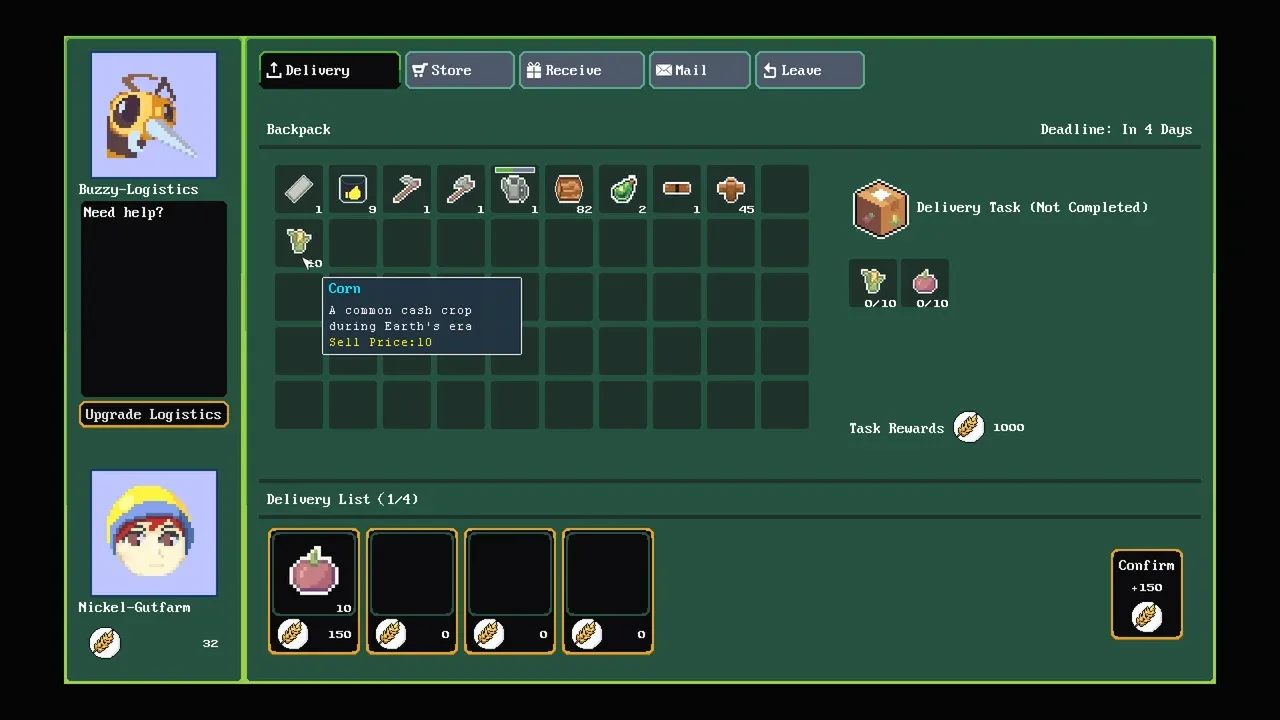Viewport: 1280px width, 720px height.
Task: Click the Delivery Task package icon
Action: pos(880,209)
